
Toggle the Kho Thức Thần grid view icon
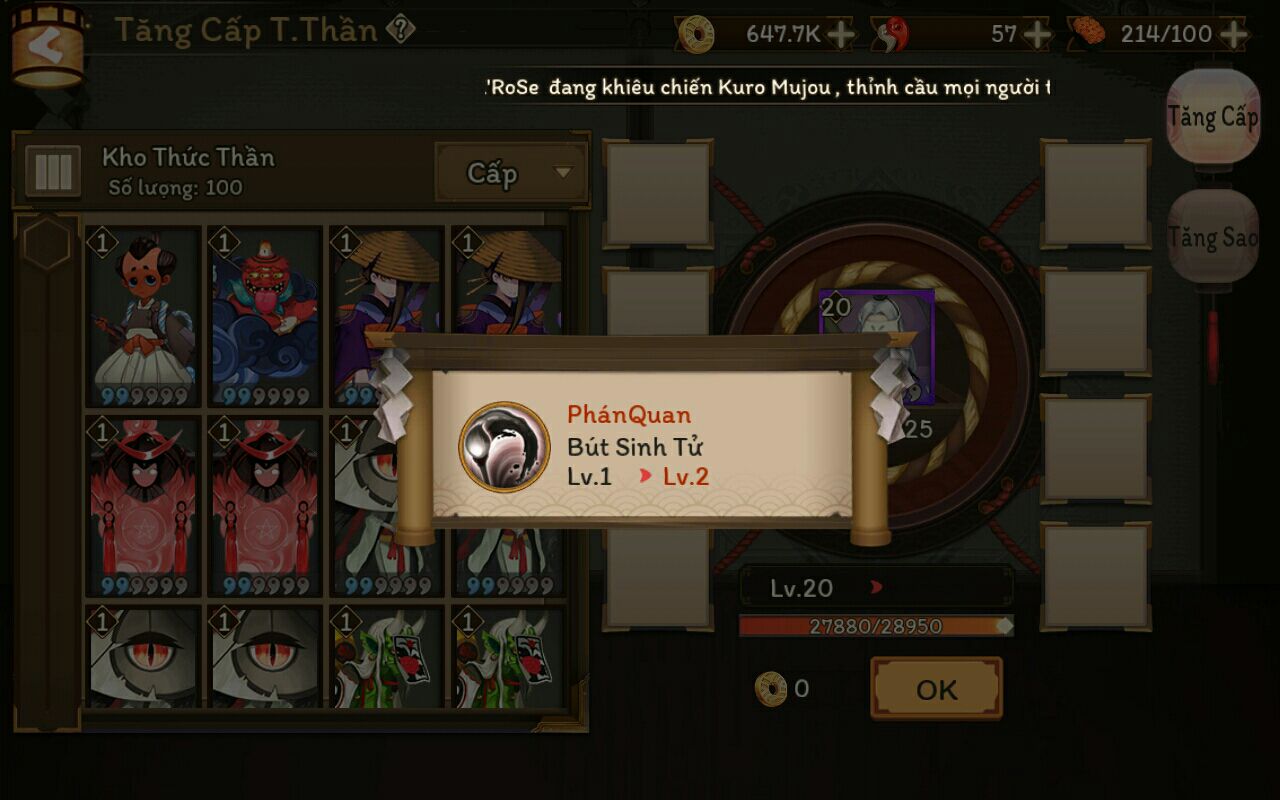(x=52, y=172)
